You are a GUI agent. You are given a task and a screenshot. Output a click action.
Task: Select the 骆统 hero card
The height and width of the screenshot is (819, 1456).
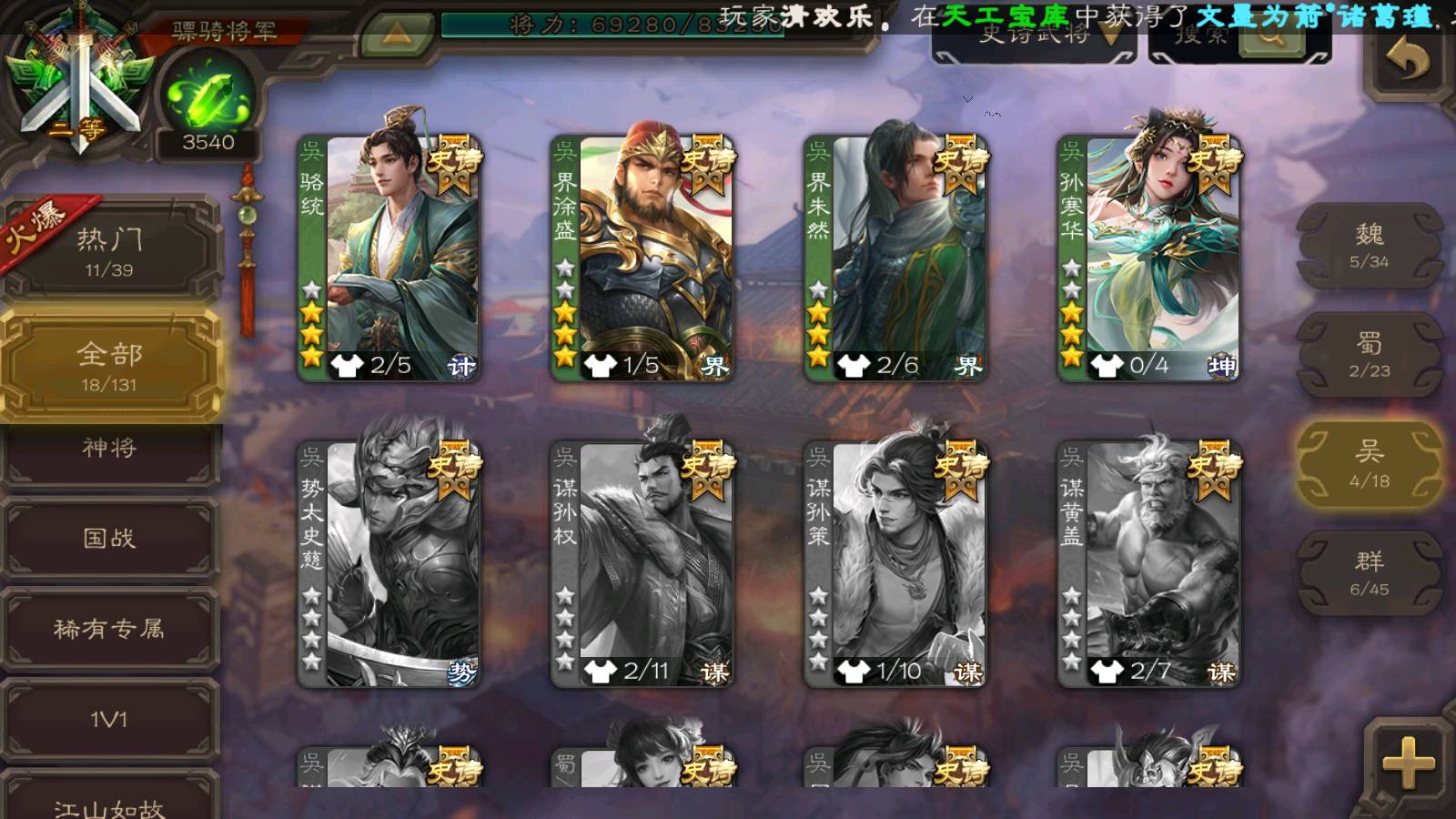coord(389,258)
